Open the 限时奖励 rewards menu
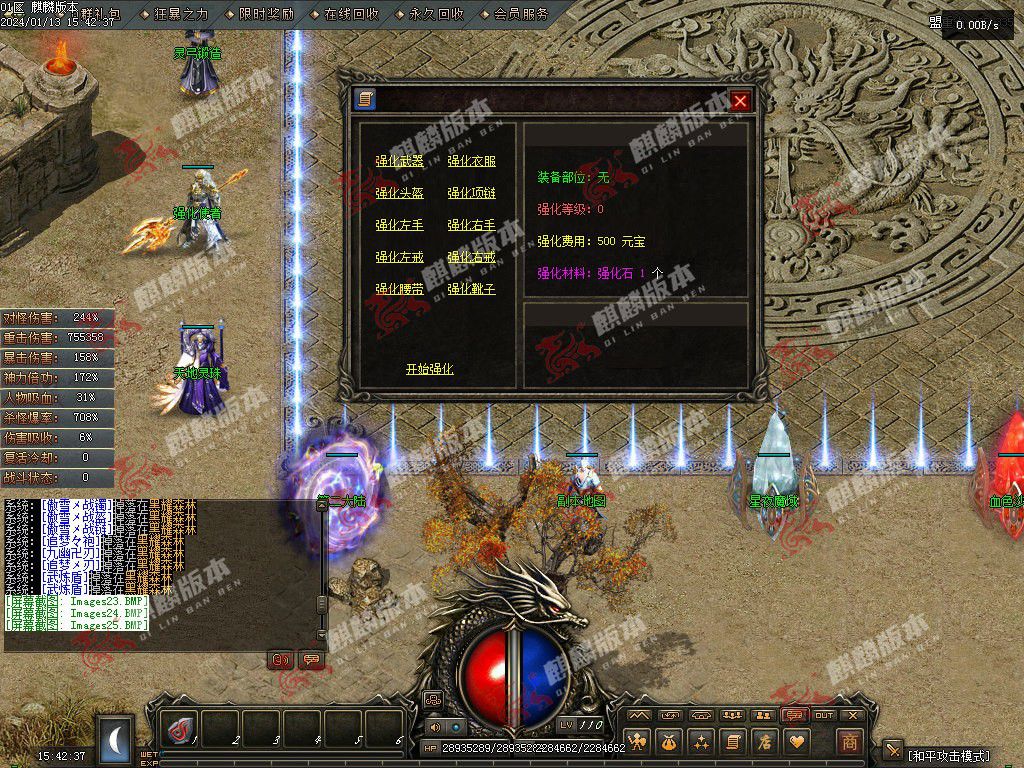1024x768 pixels. [266, 14]
